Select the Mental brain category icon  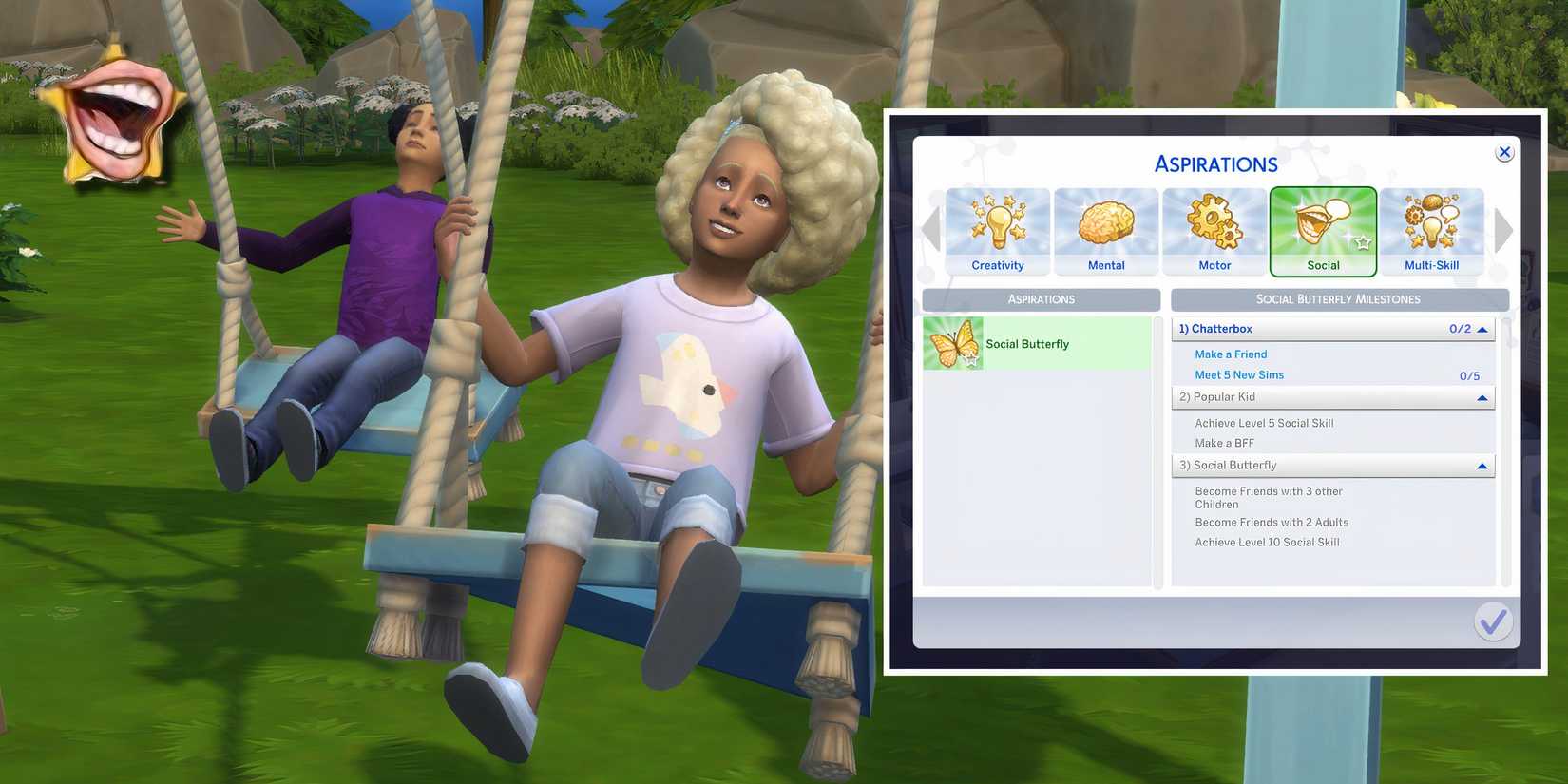[1105, 228]
